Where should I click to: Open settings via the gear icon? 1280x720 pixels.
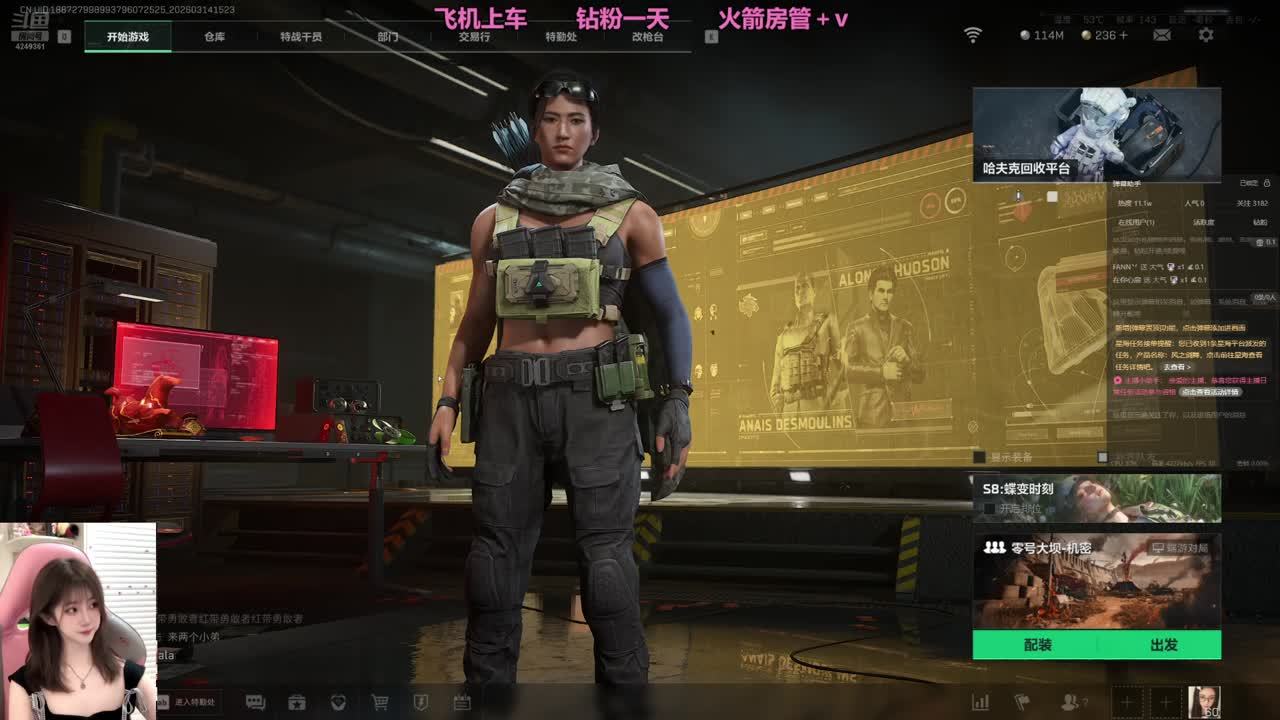(1206, 35)
